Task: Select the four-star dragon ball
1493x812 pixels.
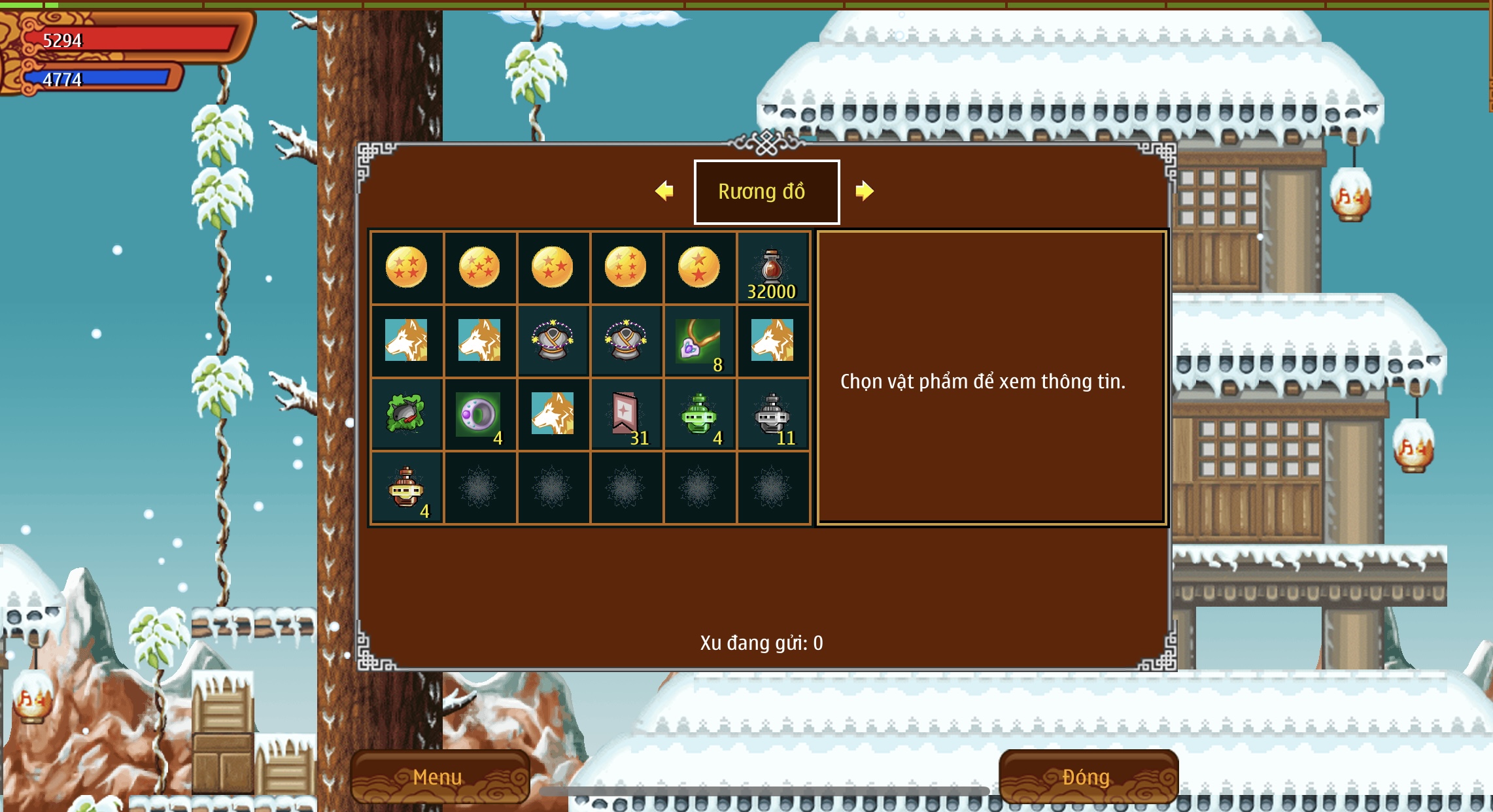Action: tap(407, 267)
